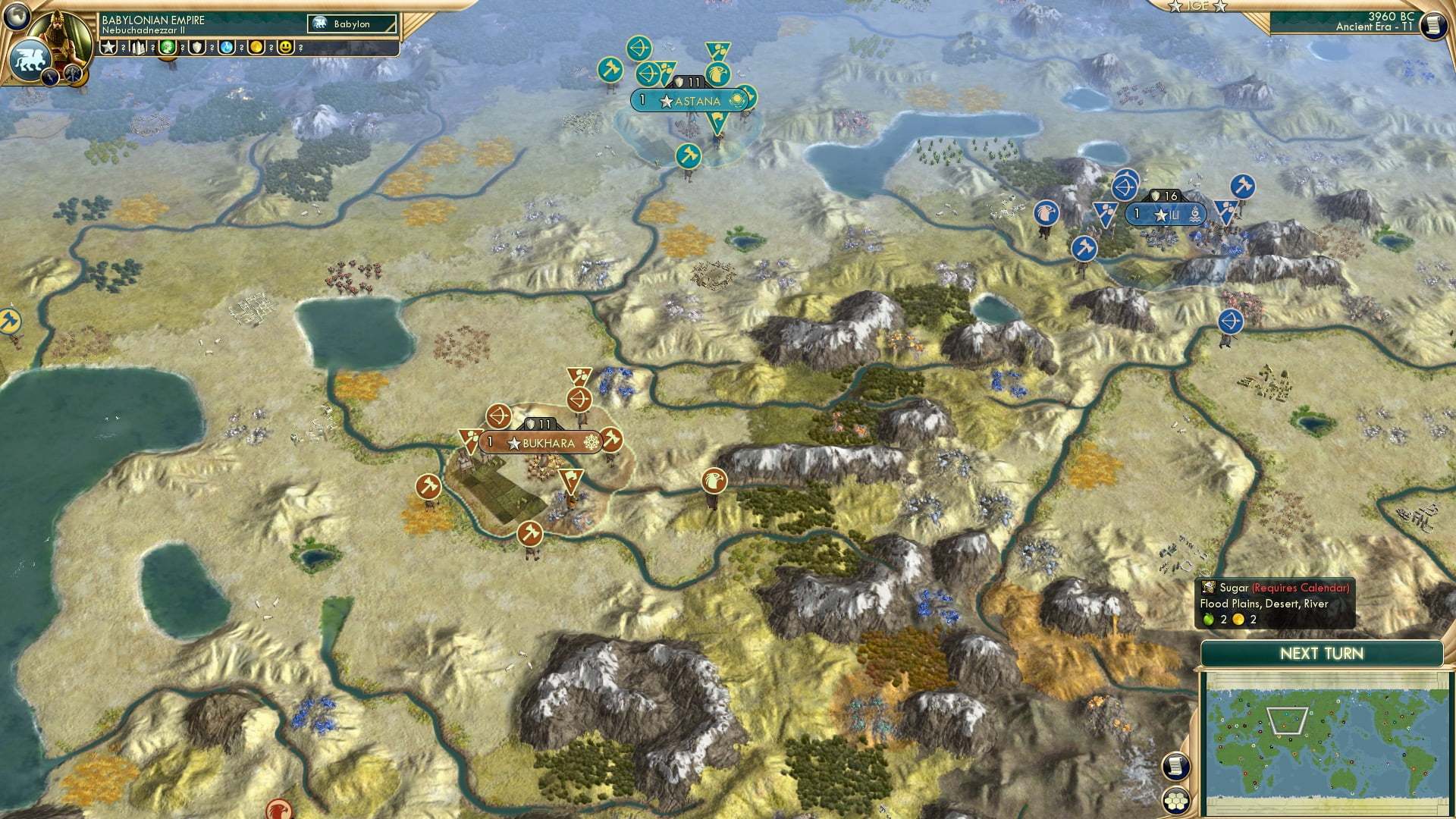This screenshot has height=819, width=1456.
Task: Expand the Astana city-state banner
Action: click(689, 99)
